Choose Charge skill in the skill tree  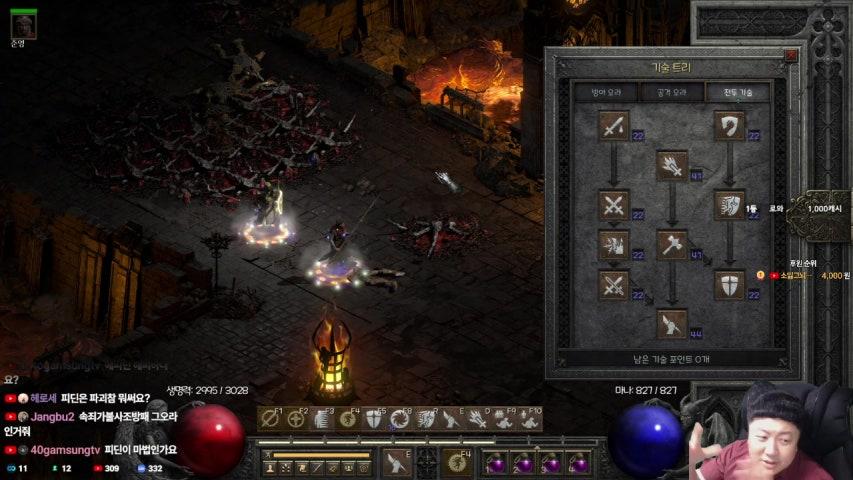click(730, 205)
